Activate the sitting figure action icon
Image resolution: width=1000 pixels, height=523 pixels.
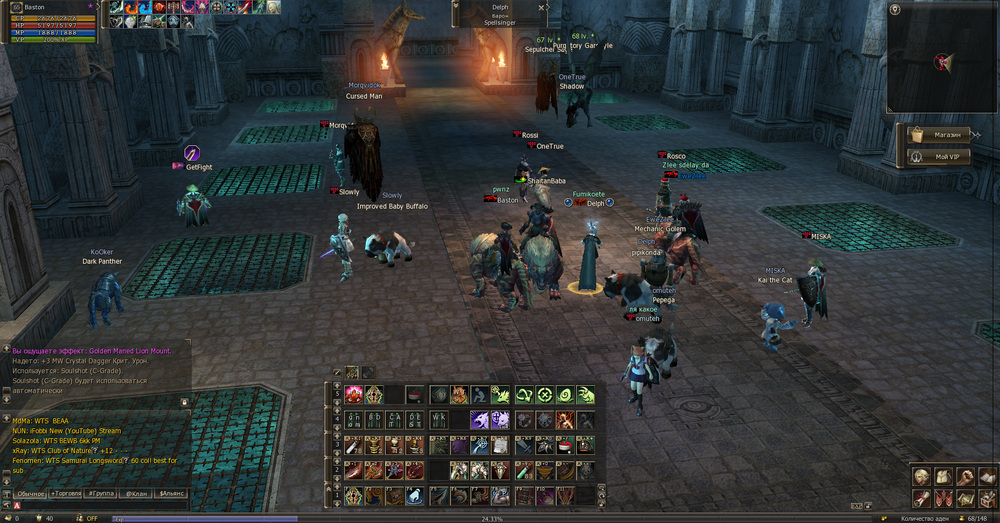[x=480, y=396]
